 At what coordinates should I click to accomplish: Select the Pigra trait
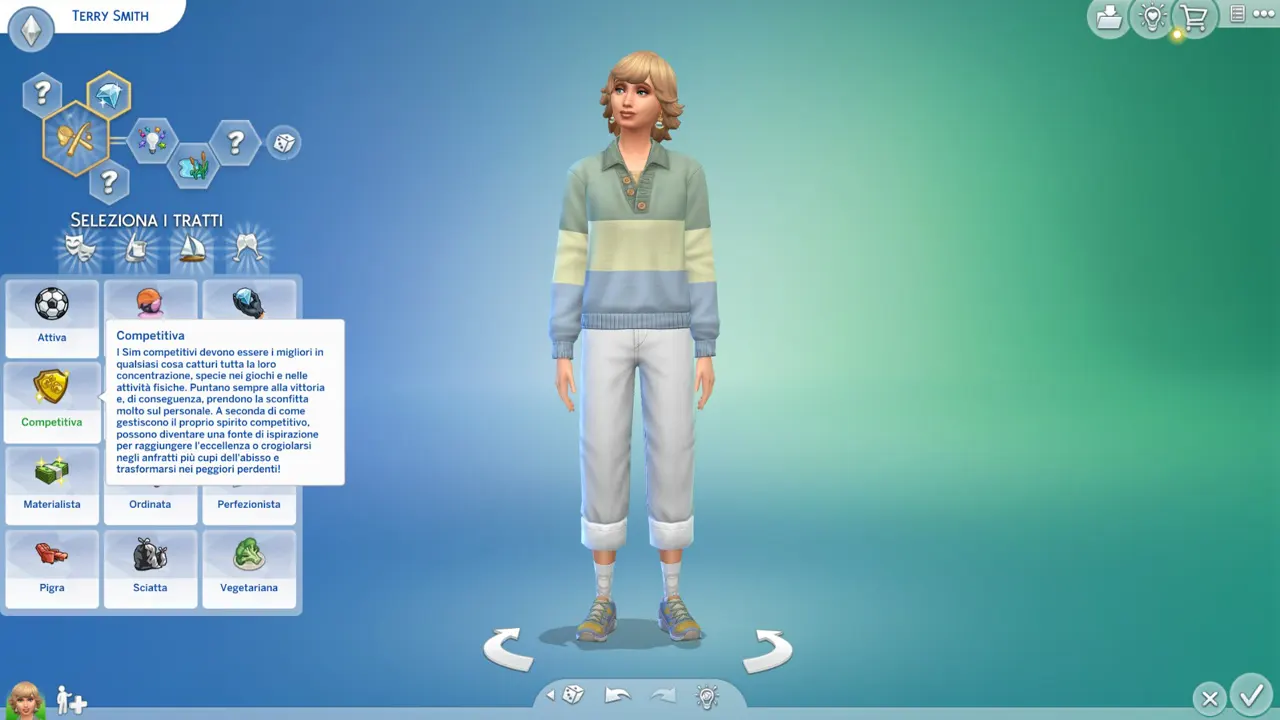(x=52, y=568)
